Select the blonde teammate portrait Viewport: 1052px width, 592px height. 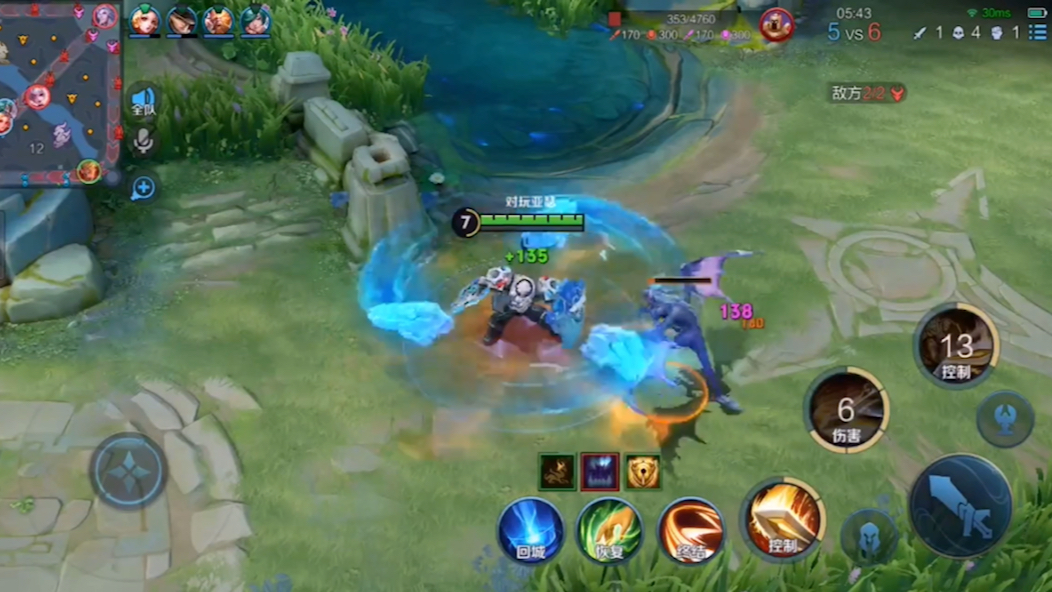tap(145, 20)
